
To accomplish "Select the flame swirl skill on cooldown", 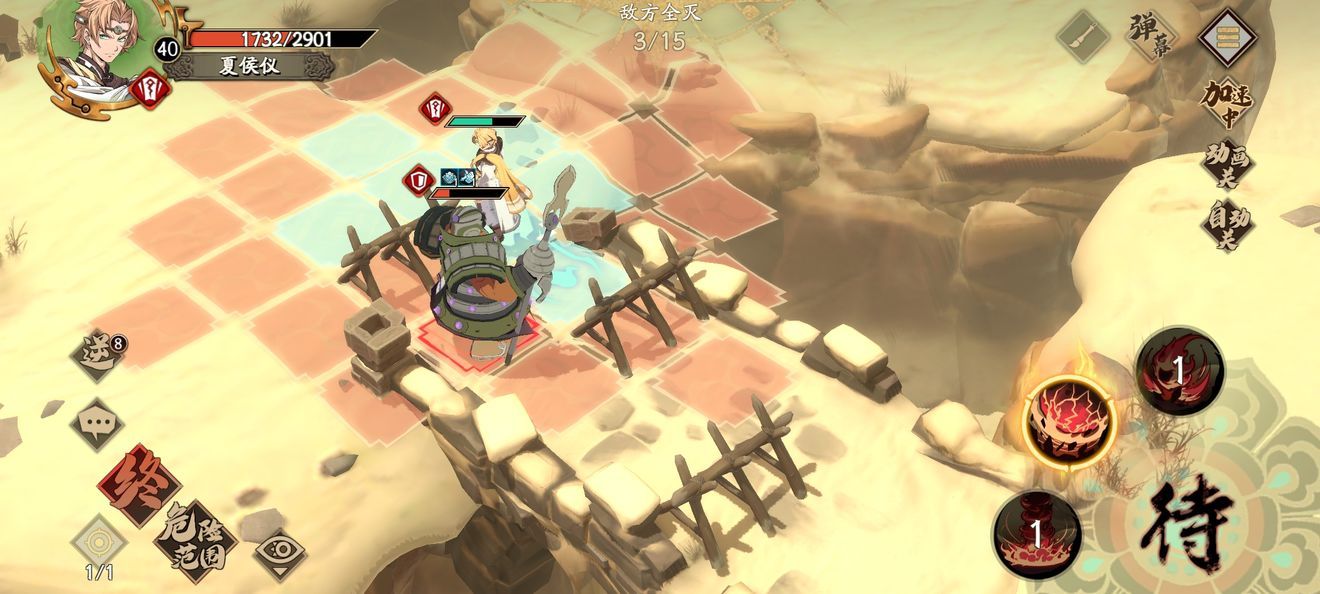I will point(1179,371).
